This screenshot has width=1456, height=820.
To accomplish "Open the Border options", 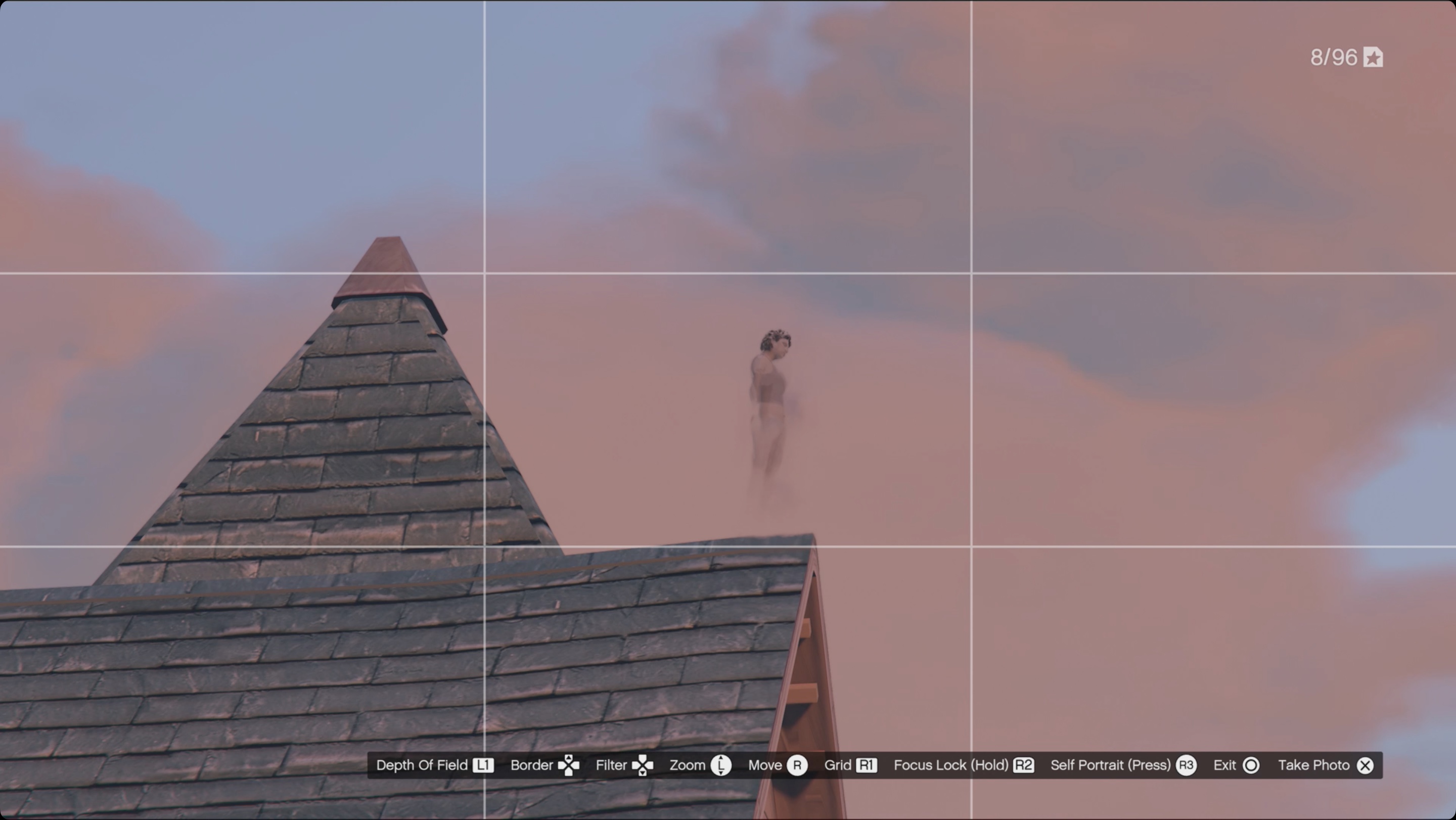I will pos(532,765).
